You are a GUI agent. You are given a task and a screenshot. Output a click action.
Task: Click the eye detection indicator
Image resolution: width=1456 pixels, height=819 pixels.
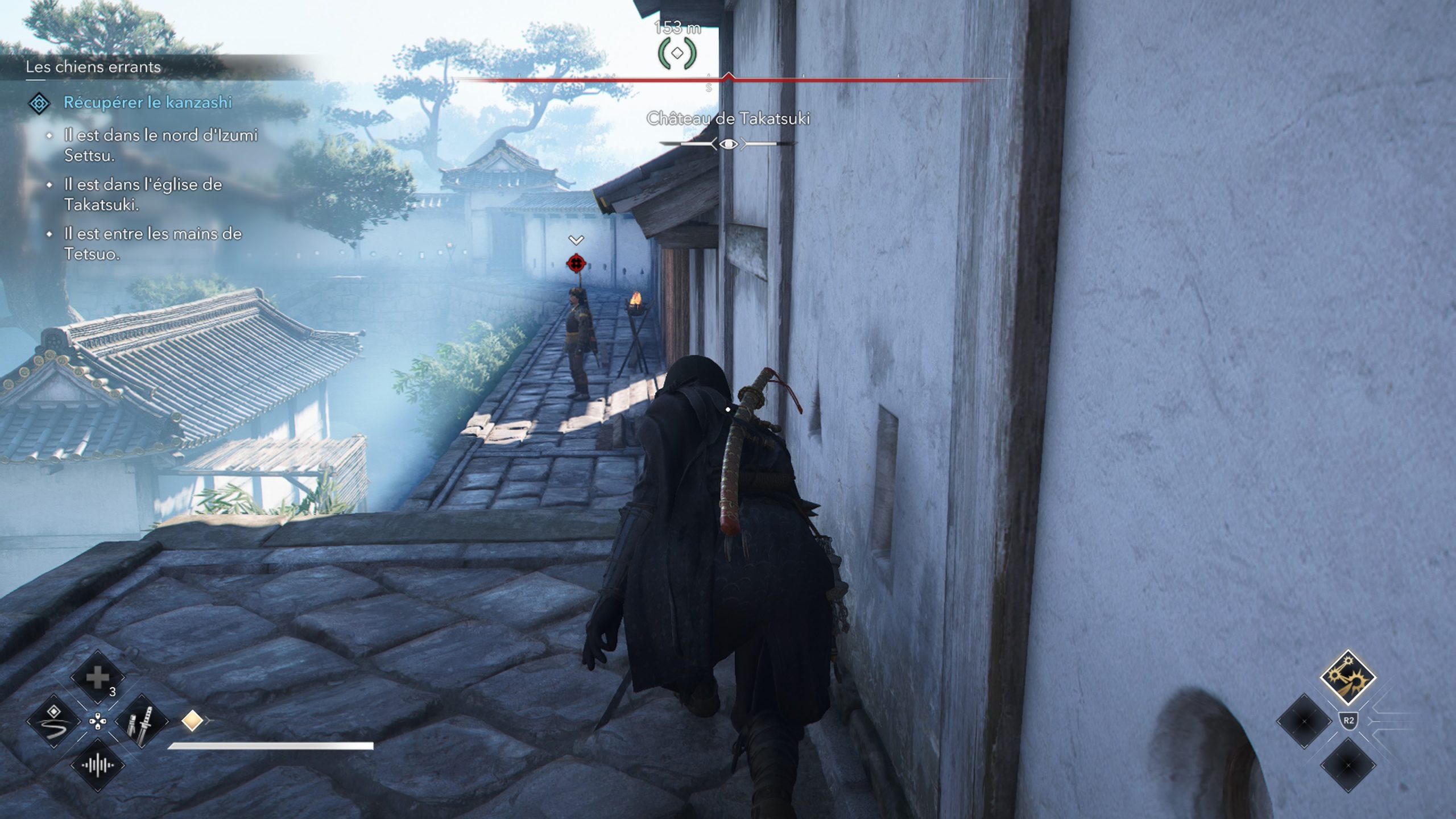coord(729,144)
